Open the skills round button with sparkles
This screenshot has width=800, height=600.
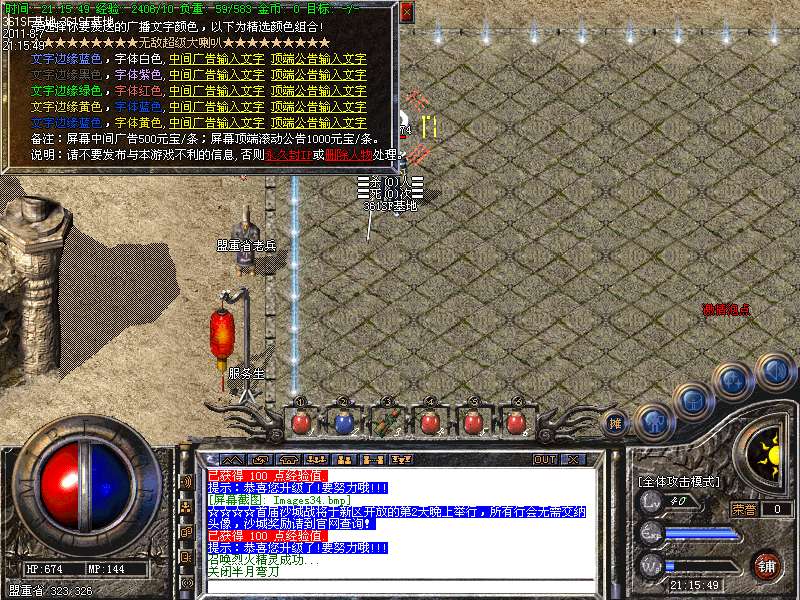pos(734,381)
